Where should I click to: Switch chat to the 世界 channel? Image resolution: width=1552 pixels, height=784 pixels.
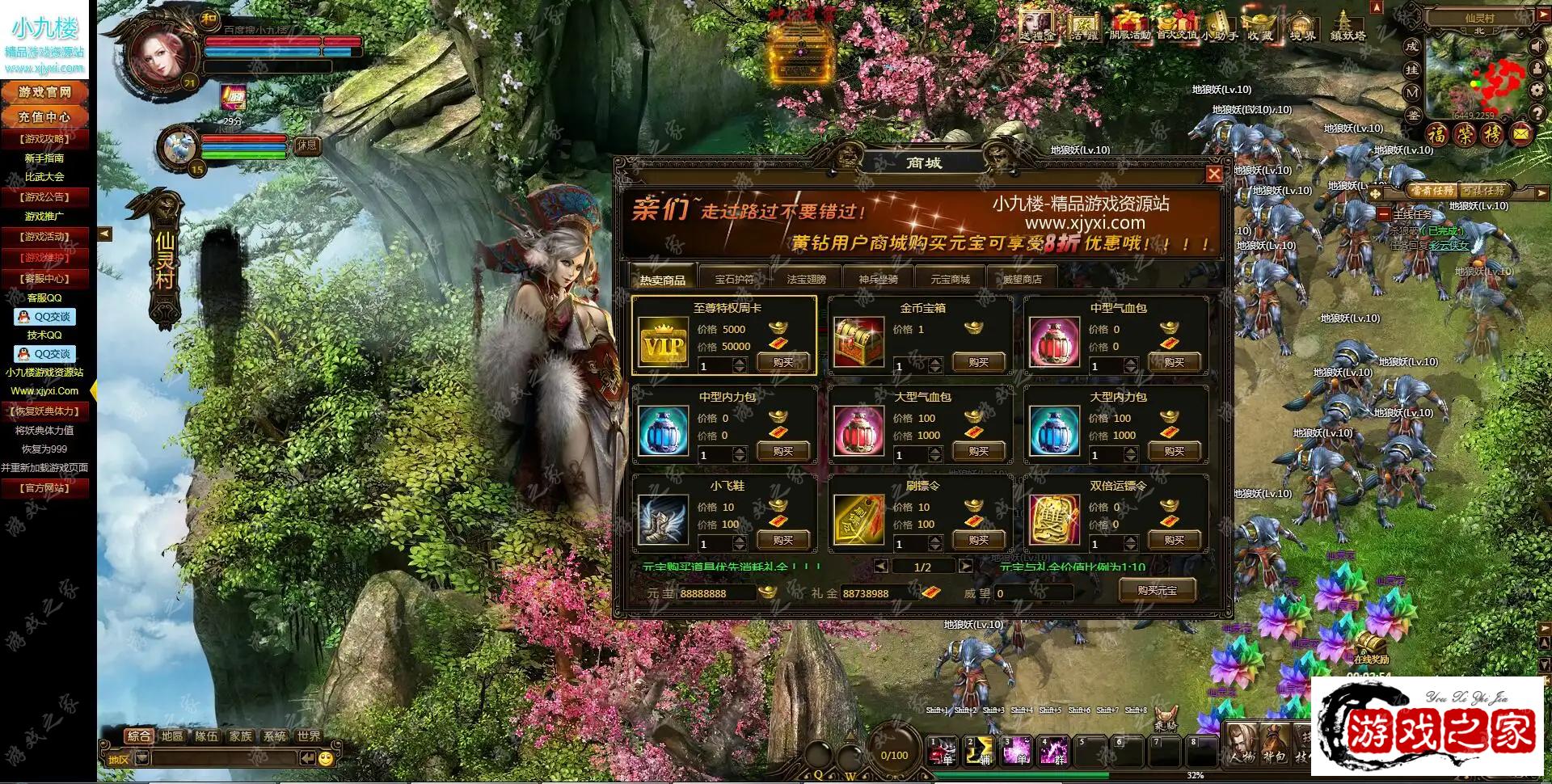309,736
